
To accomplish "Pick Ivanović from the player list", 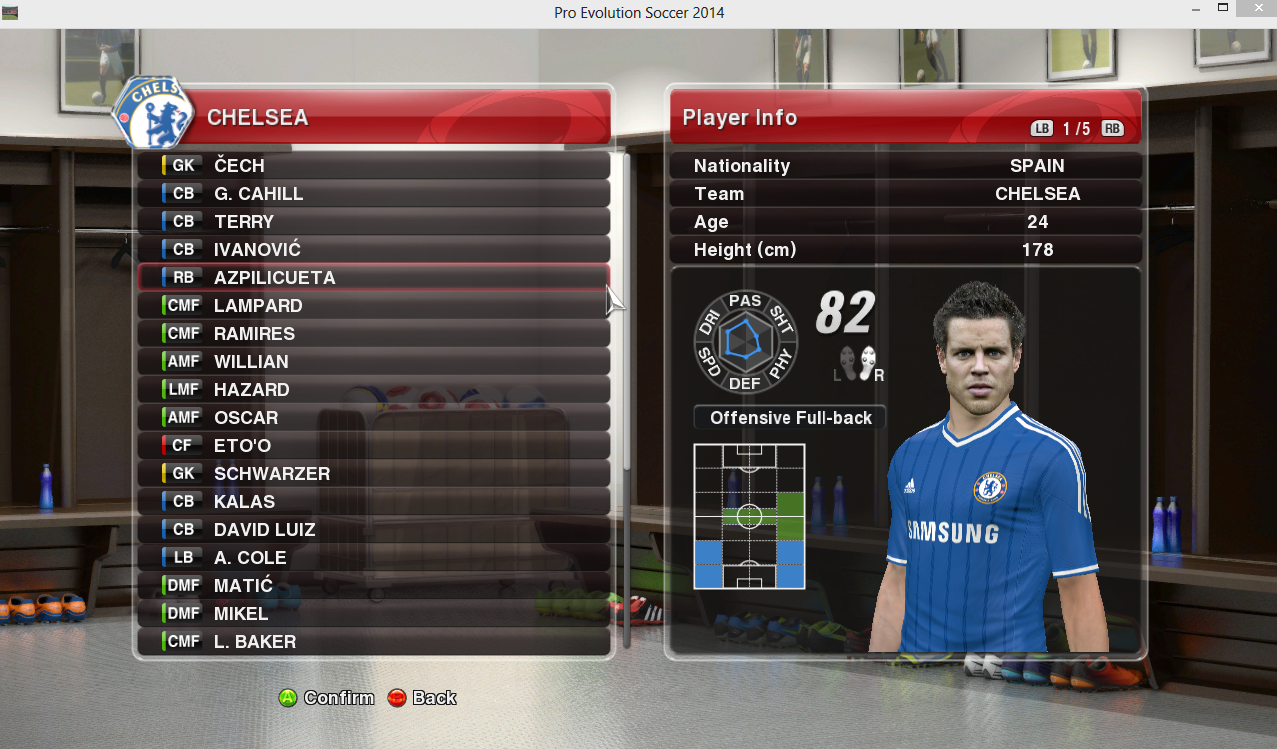I will click(x=373, y=250).
